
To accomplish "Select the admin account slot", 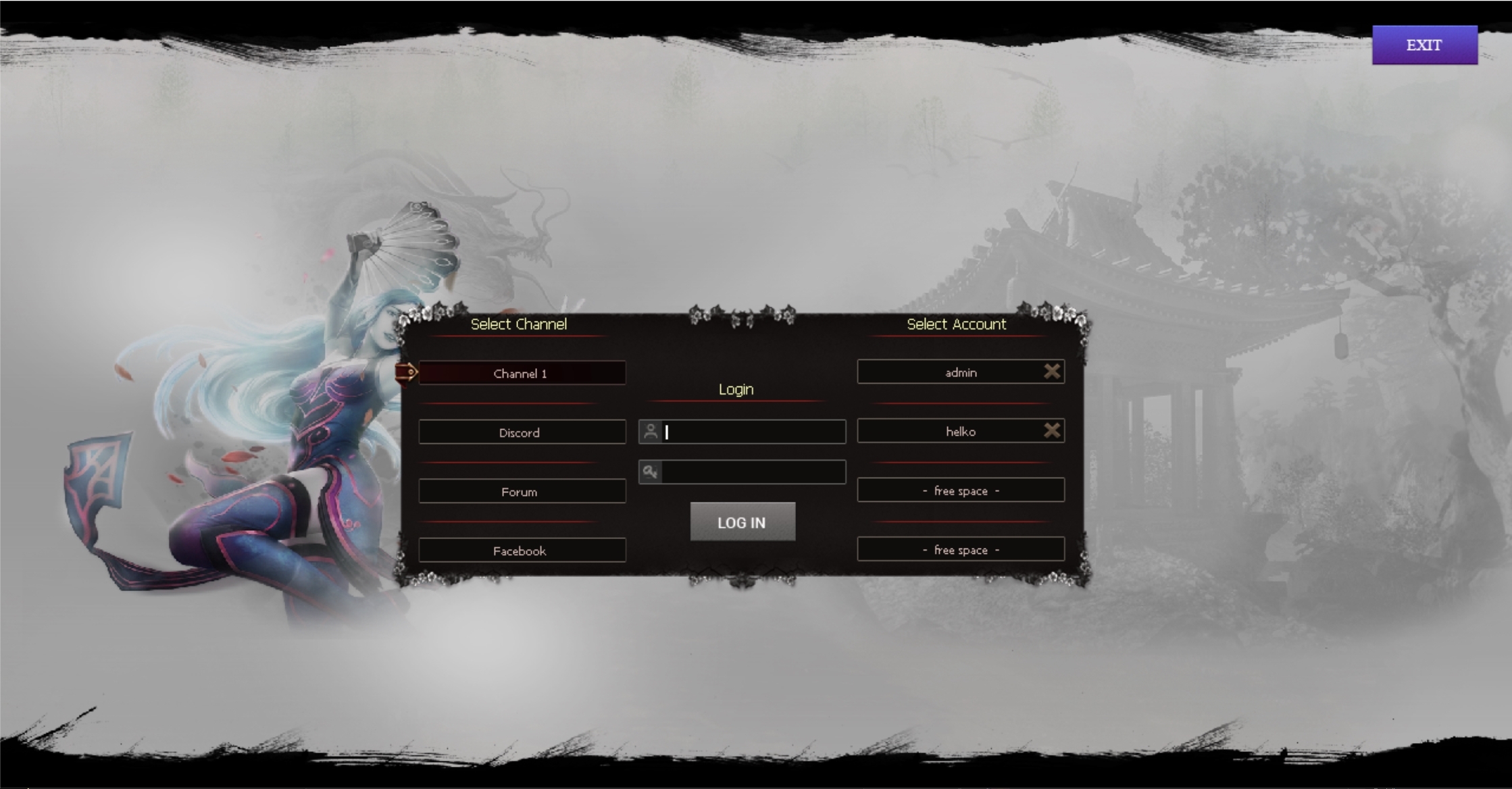I will coord(959,371).
